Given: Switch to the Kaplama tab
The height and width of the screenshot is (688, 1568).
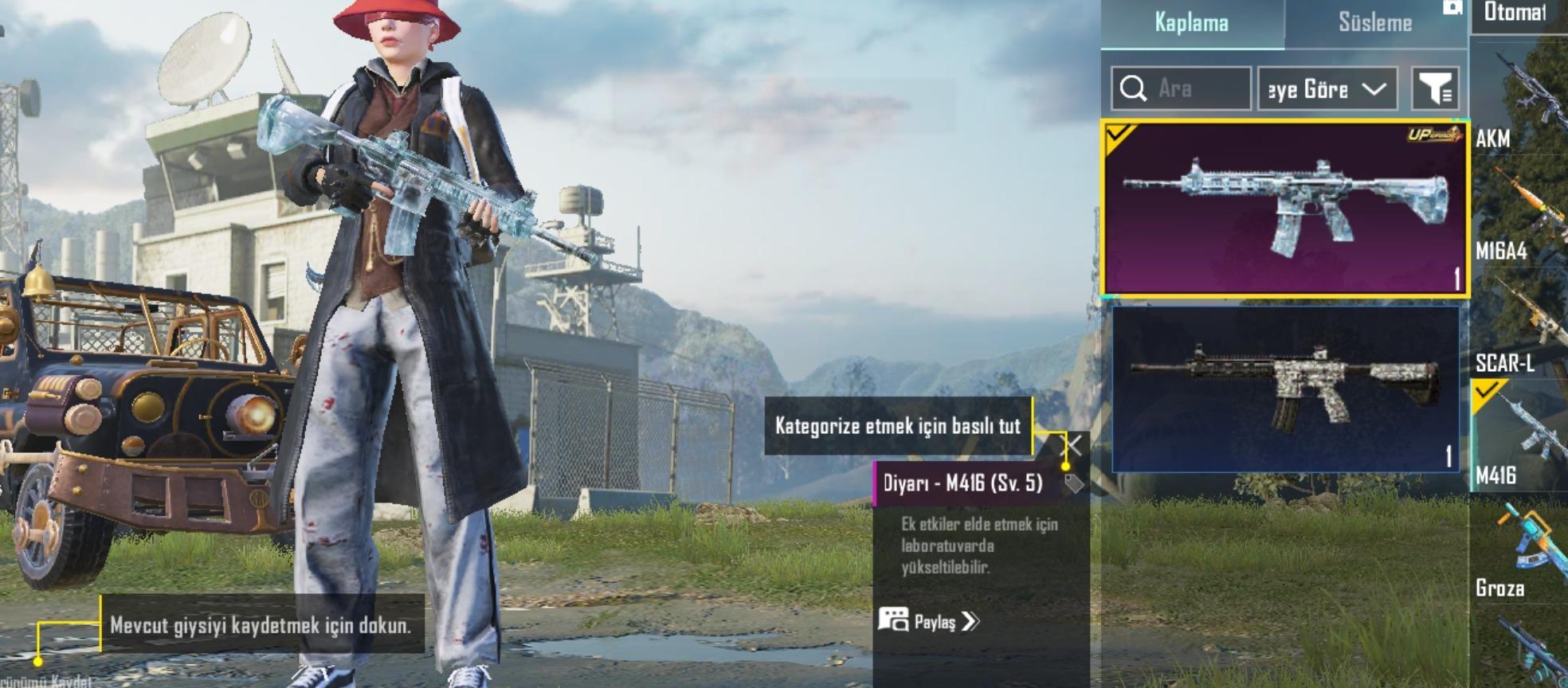Looking at the screenshot, I should click(1191, 23).
